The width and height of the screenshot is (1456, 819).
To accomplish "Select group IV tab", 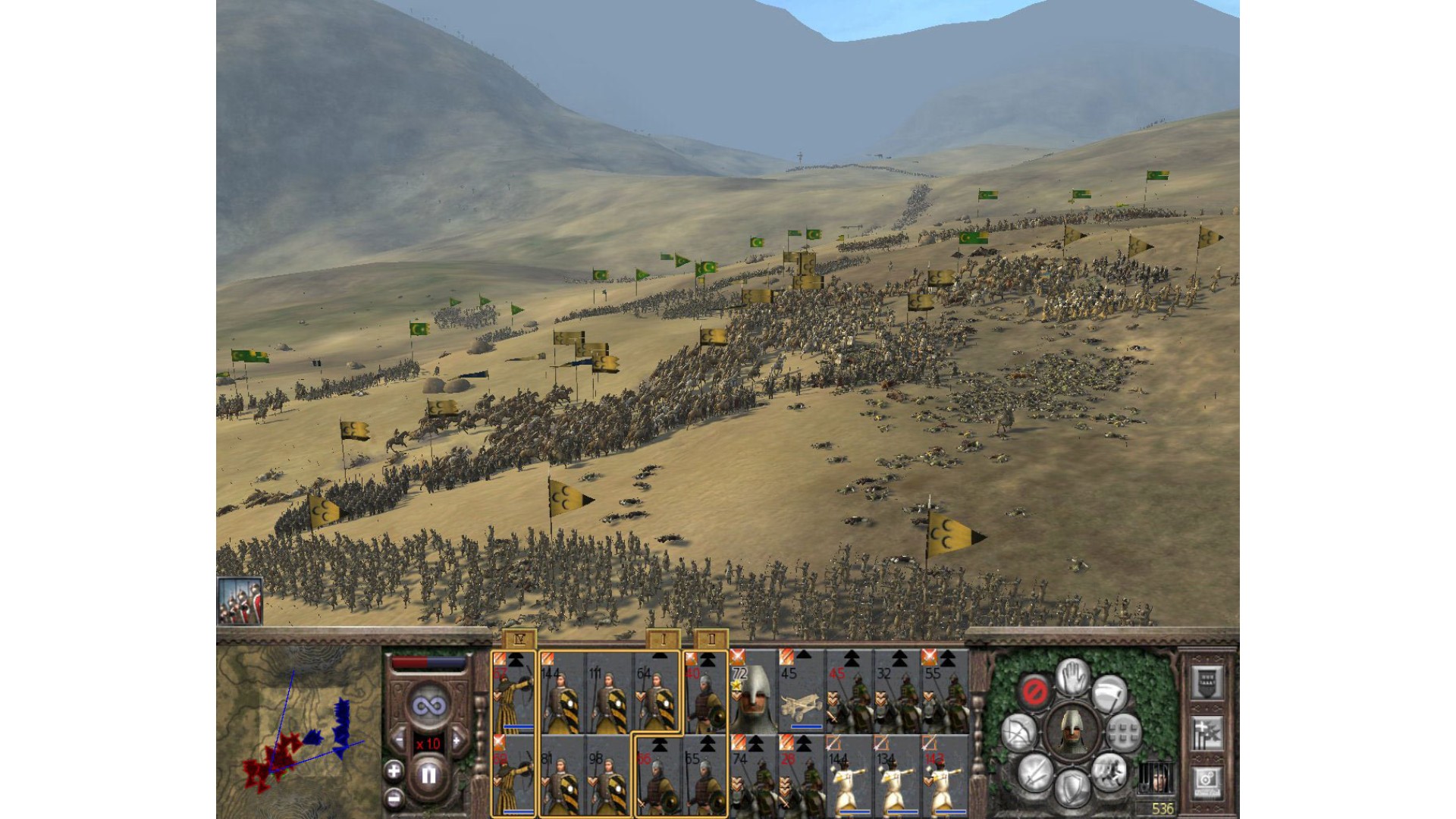I will pos(519,640).
